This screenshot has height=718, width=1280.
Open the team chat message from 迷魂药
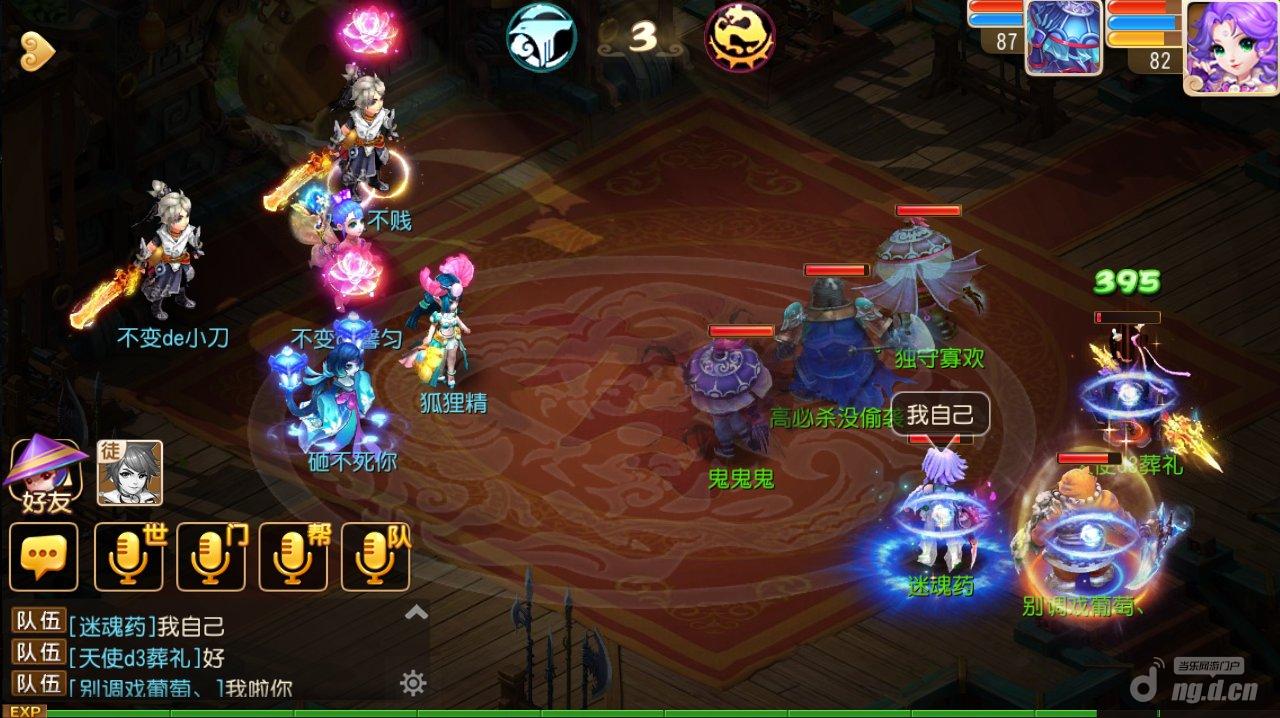coord(146,627)
